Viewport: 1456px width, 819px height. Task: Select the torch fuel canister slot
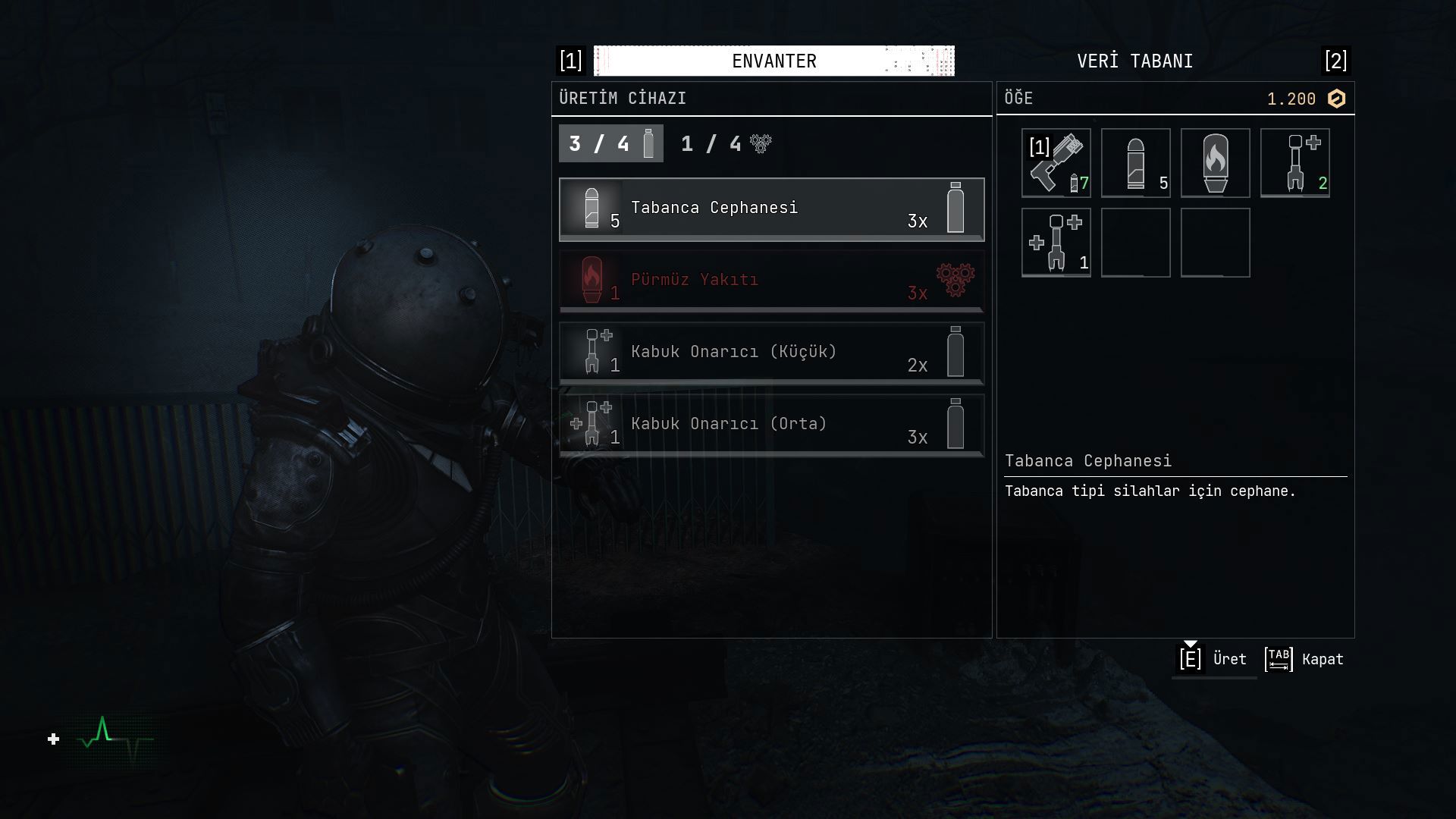click(x=1215, y=163)
